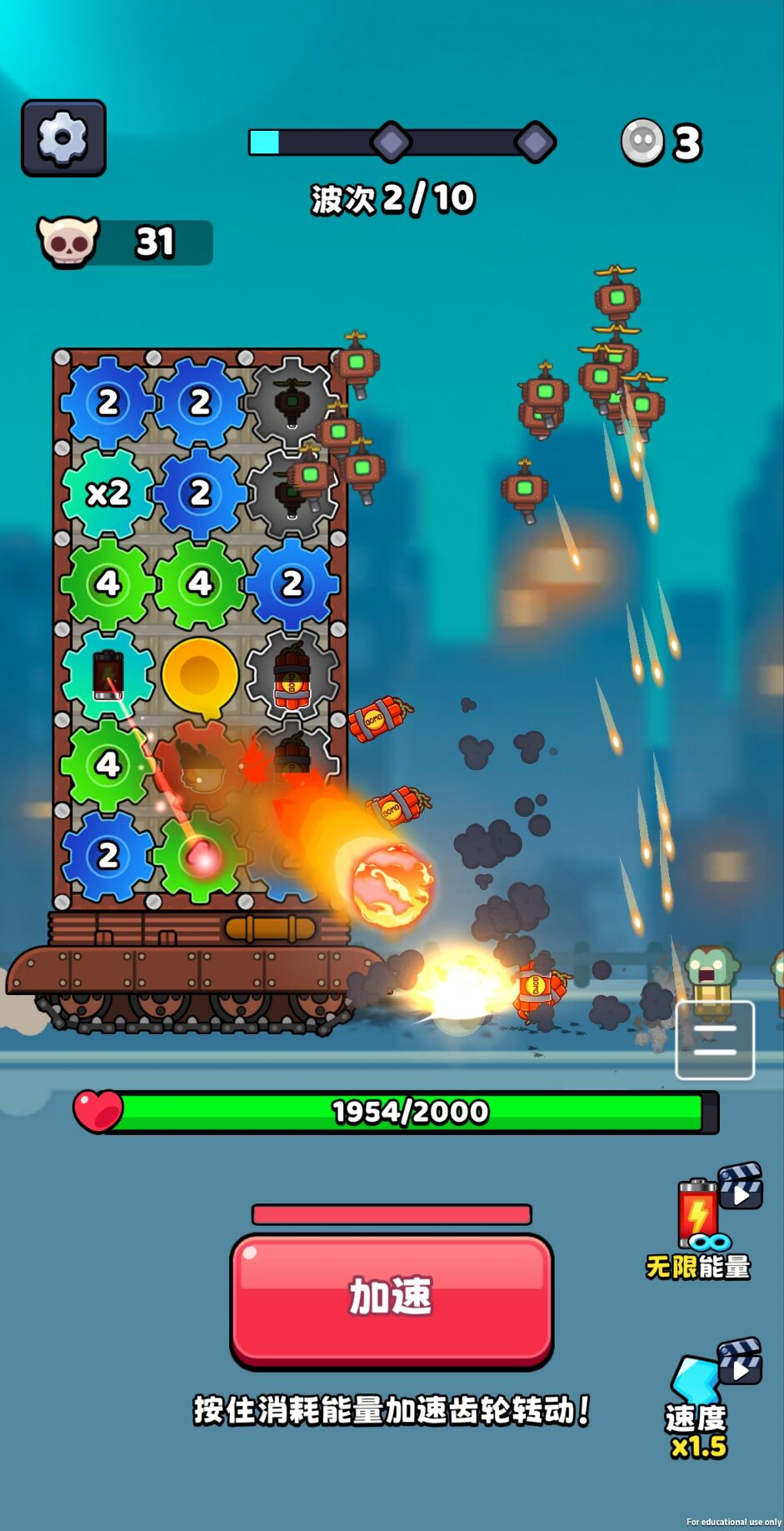This screenshot has width=784, height=1531.
Task: Select the yellow gear tile
Action: [200, 674]
